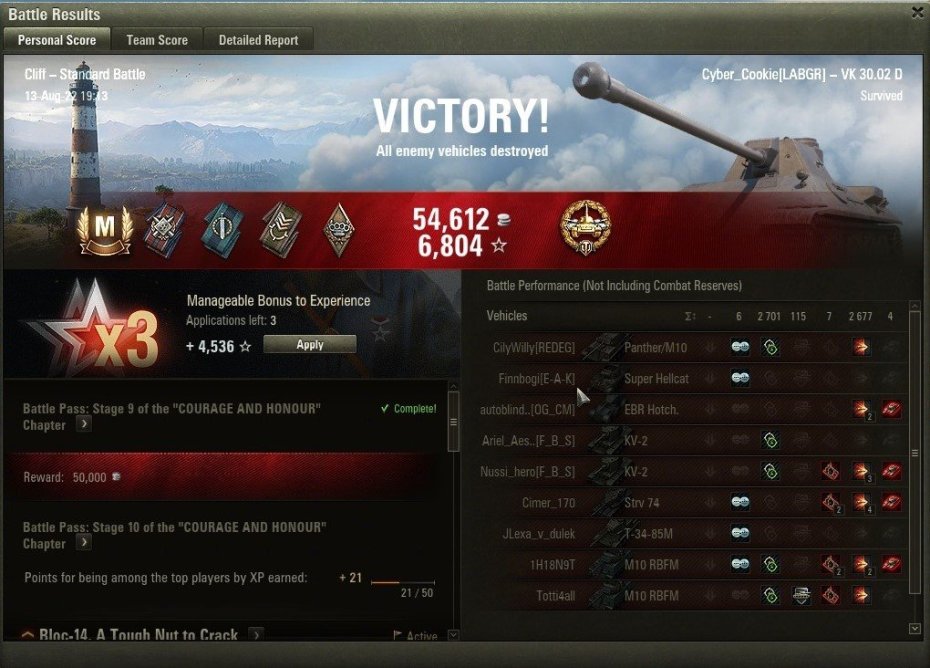Sort vehicles by the sigma column header
The height and width of the screenshot is (668, 930).
point(689,316)
